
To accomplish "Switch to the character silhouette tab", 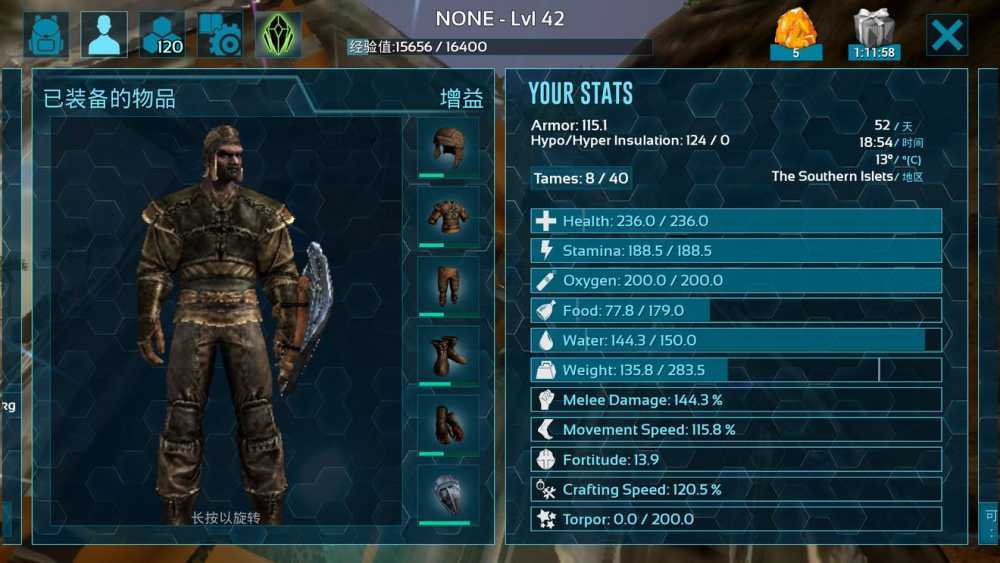I will 104,35.
